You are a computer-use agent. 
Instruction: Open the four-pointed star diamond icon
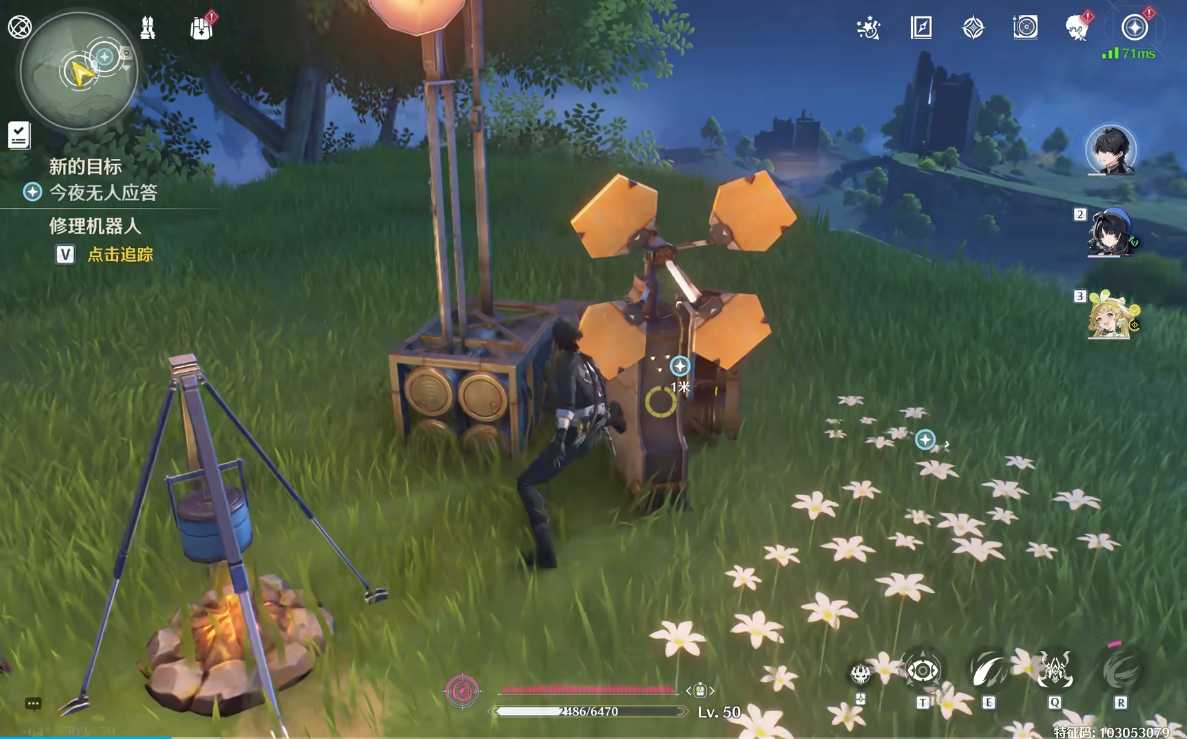pyautogui.click(x=973, y=28)
